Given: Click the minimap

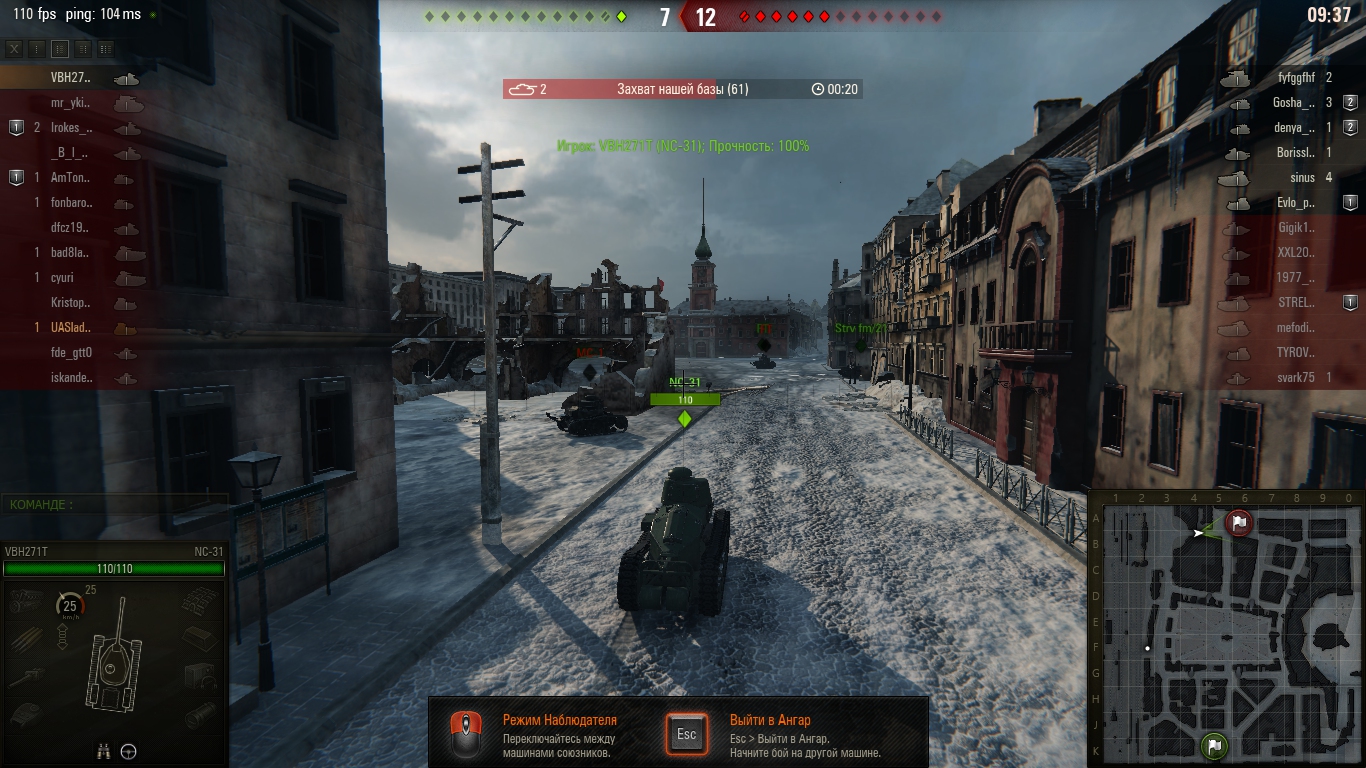Looking at the screenshot, I should pos(1226,628).
